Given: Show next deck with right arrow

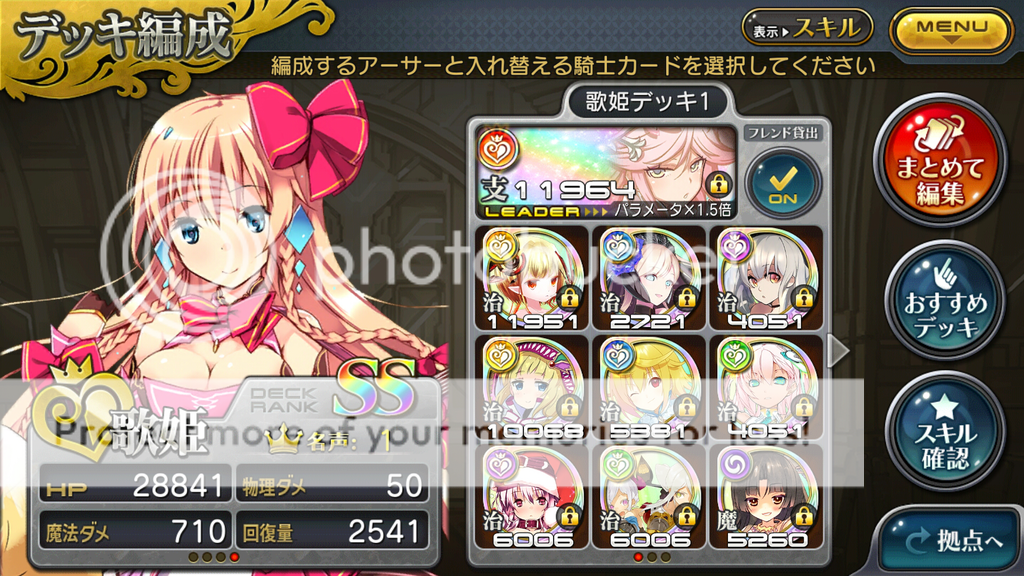Looking at the screenshot, I should (x=841, y=350).
